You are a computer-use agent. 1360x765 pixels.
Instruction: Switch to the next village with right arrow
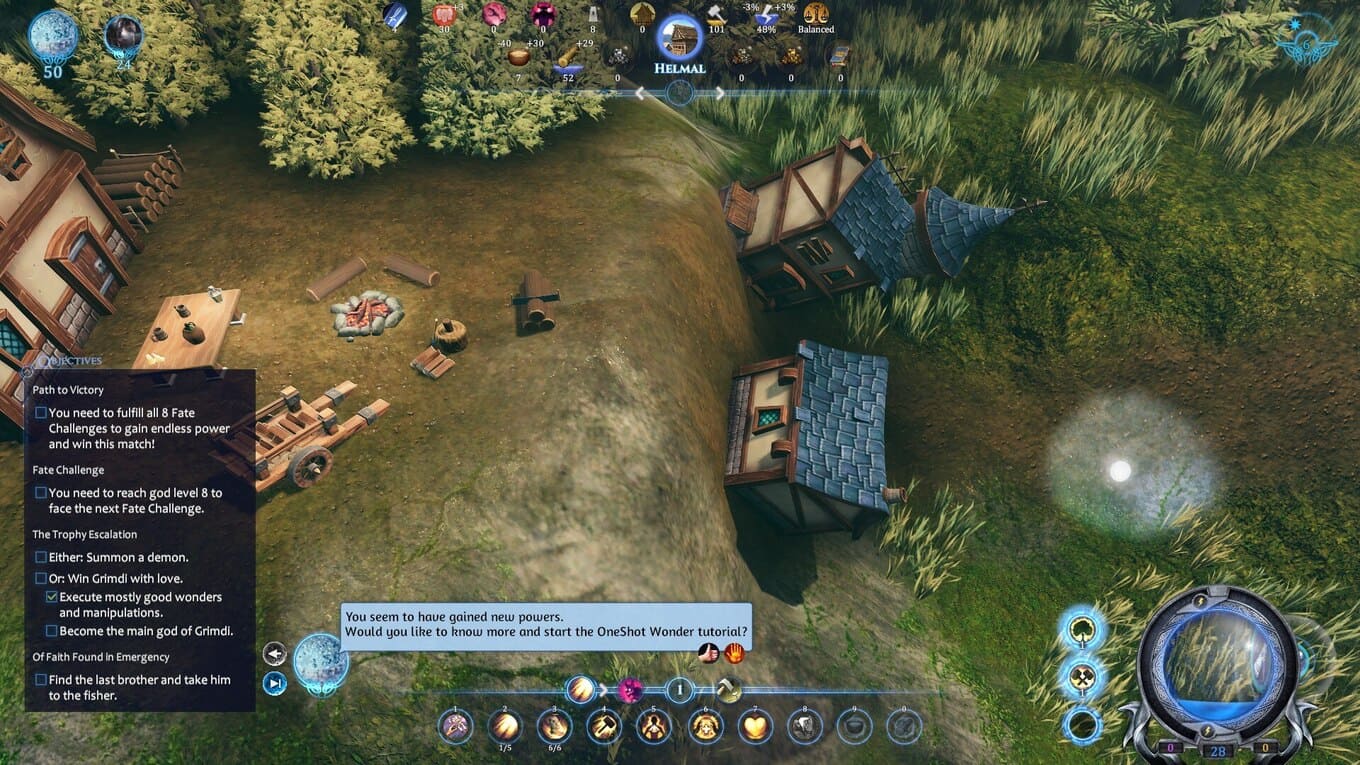[x=719, y=93]
